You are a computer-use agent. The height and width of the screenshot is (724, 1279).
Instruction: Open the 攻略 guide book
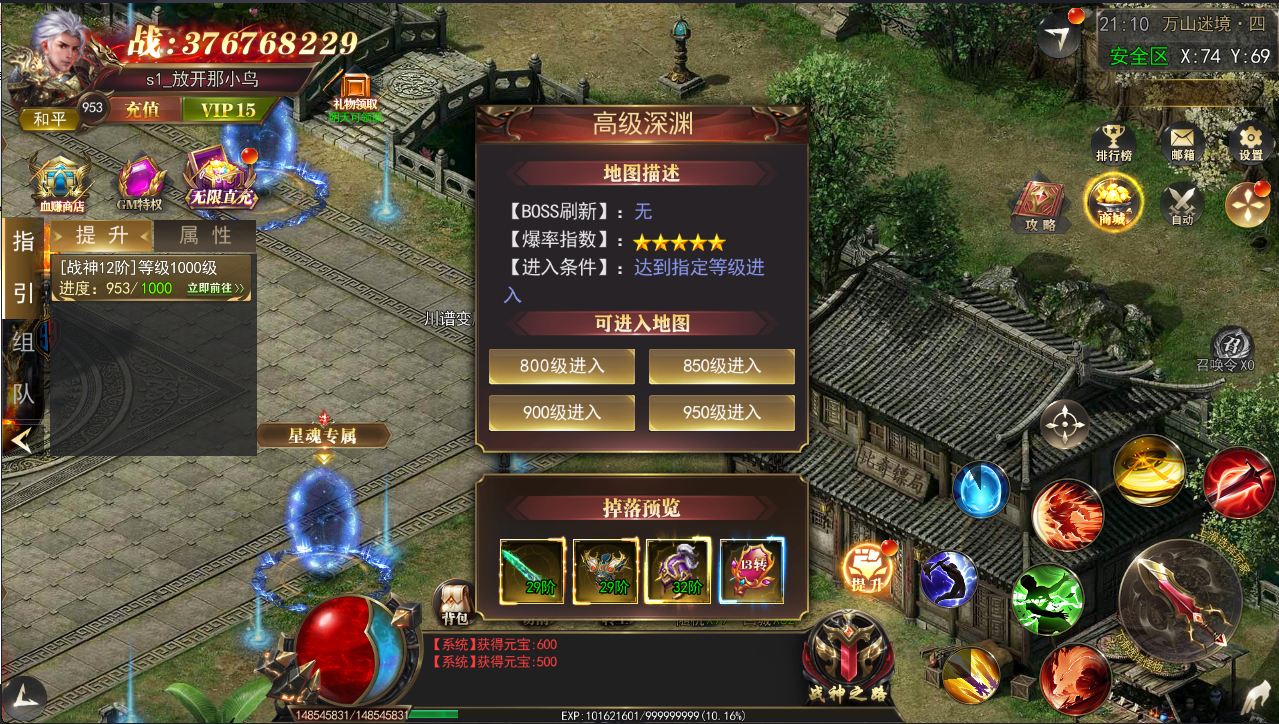[1040, 205]
